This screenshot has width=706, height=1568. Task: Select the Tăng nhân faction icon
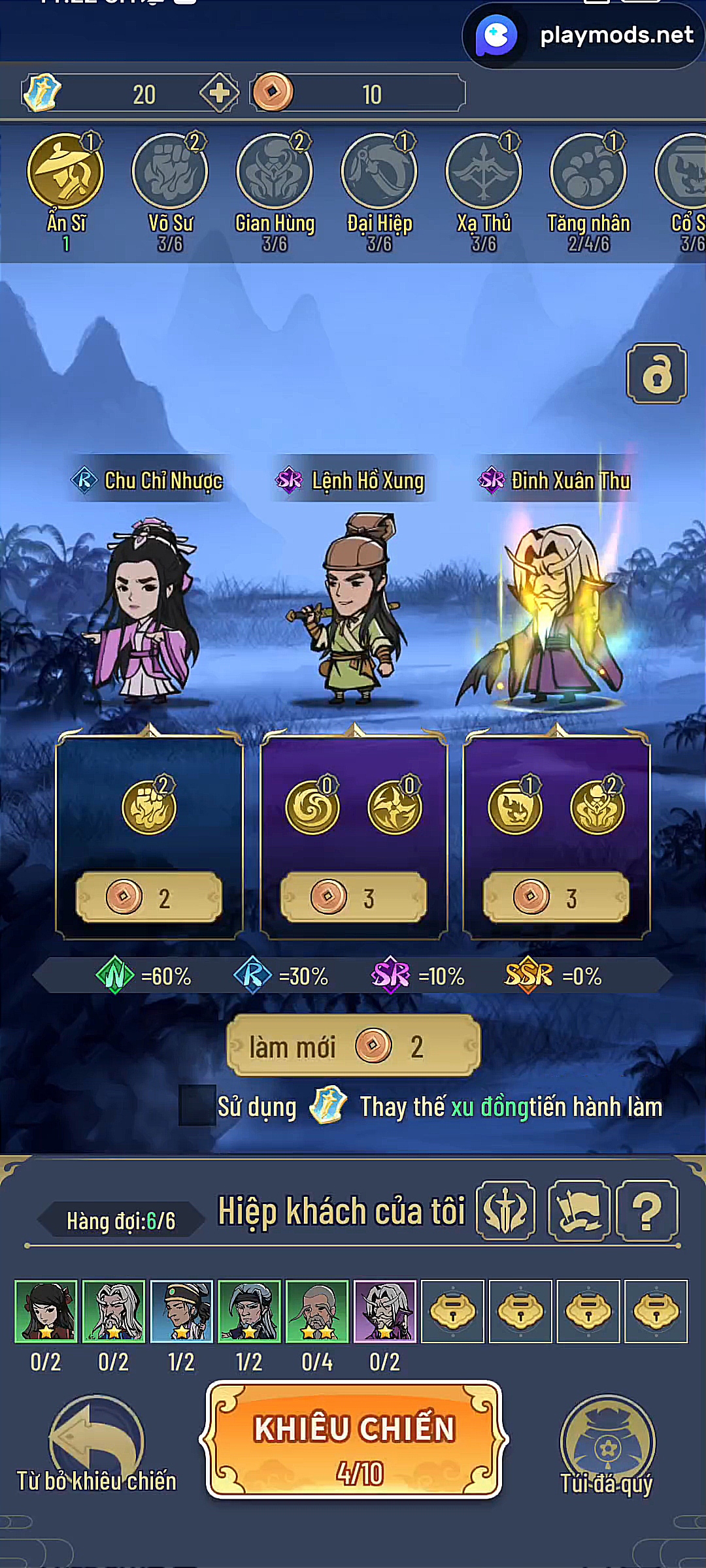(x=588, y=172)
